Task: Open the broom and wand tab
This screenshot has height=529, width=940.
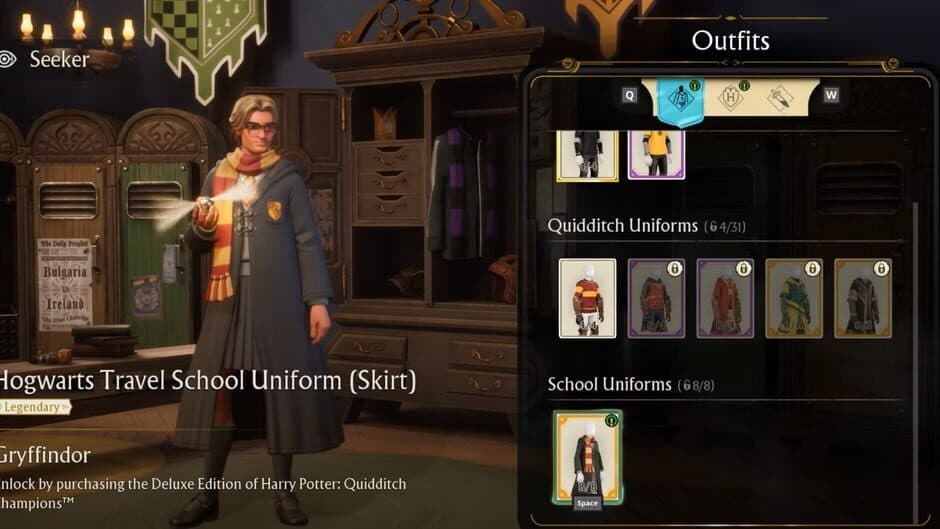Action: click(779, 98)
